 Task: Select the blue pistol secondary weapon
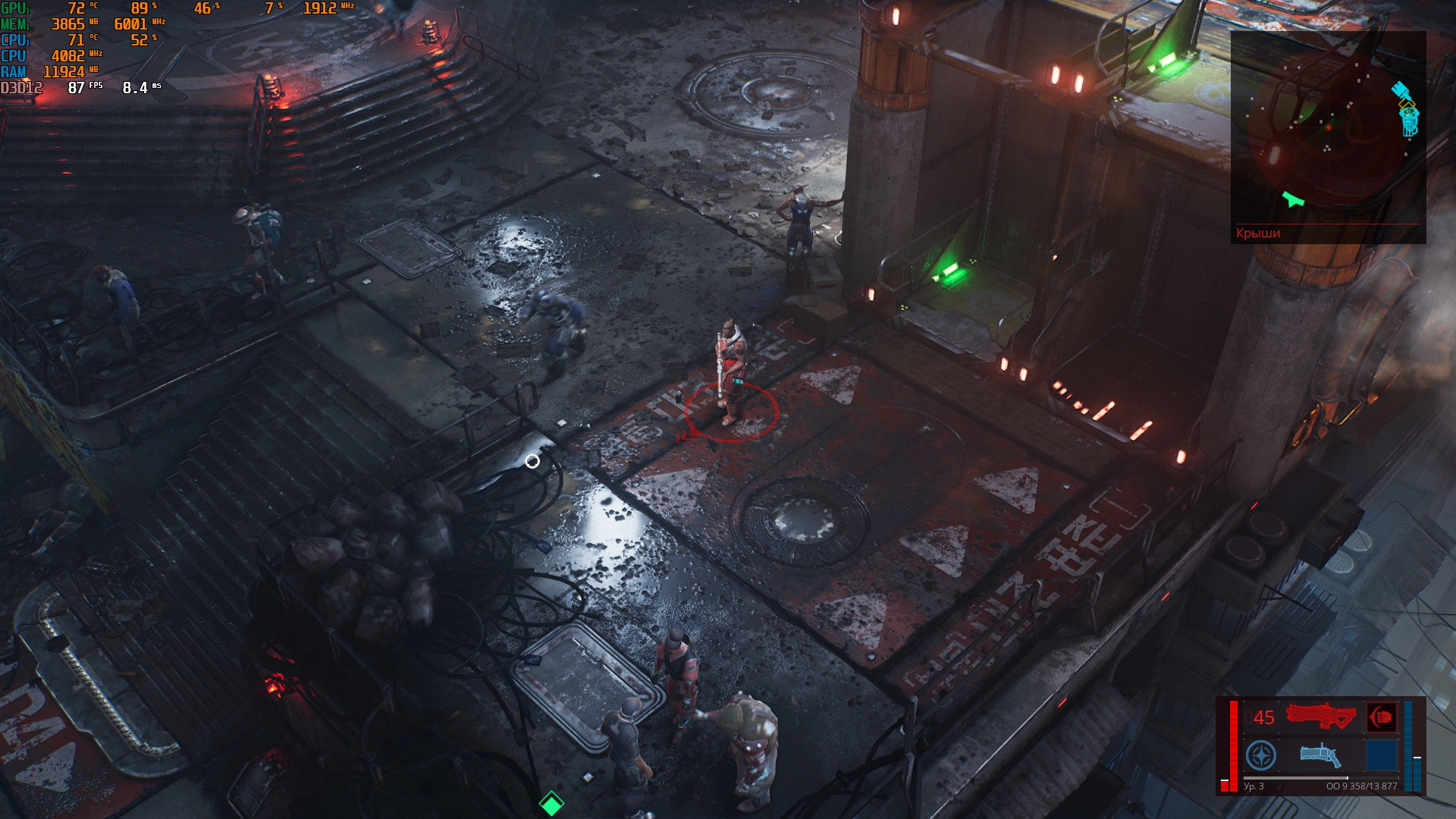1320,755
